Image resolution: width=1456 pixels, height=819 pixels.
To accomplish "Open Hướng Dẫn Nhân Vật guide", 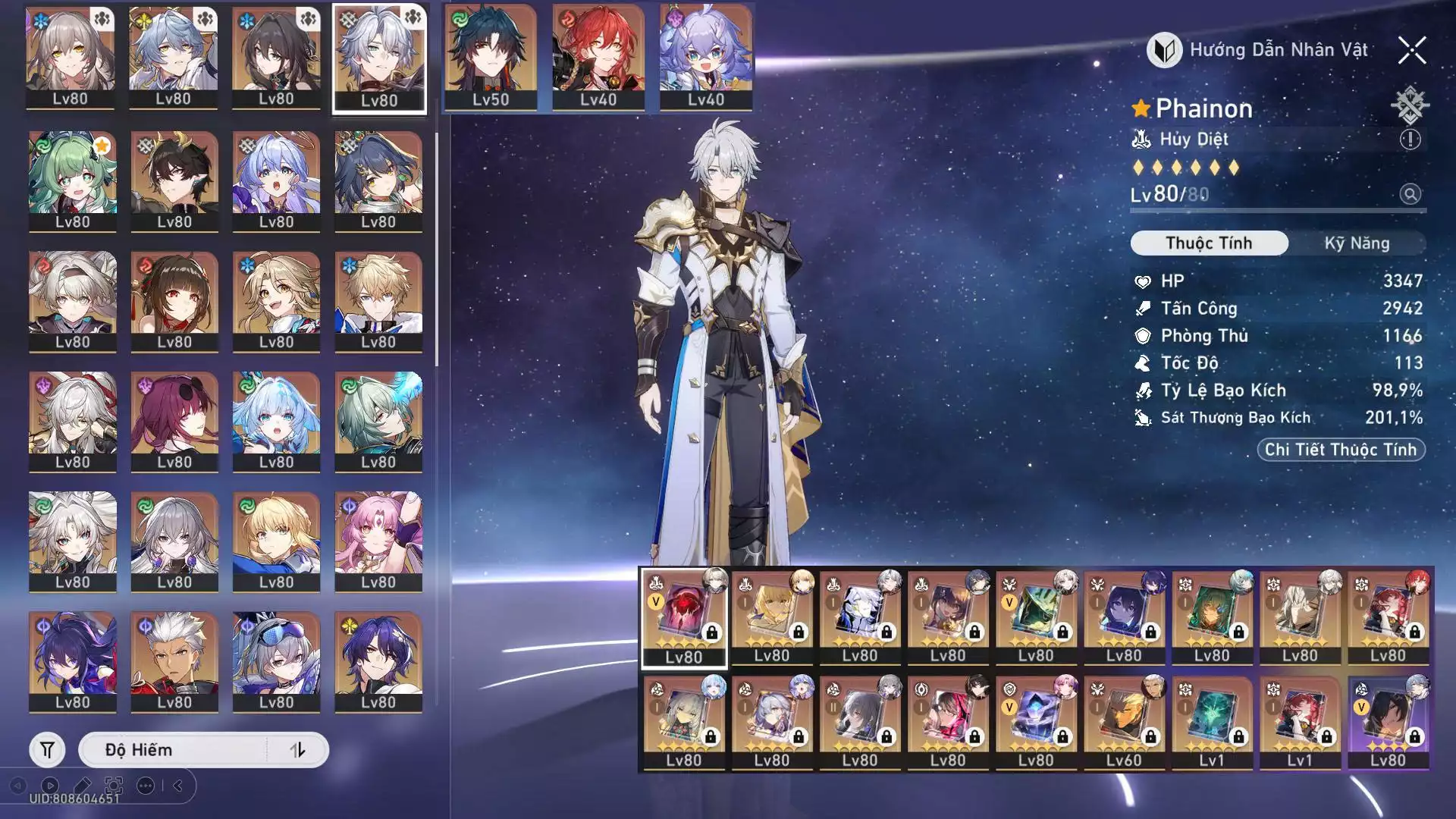I will coord(1258,51).
